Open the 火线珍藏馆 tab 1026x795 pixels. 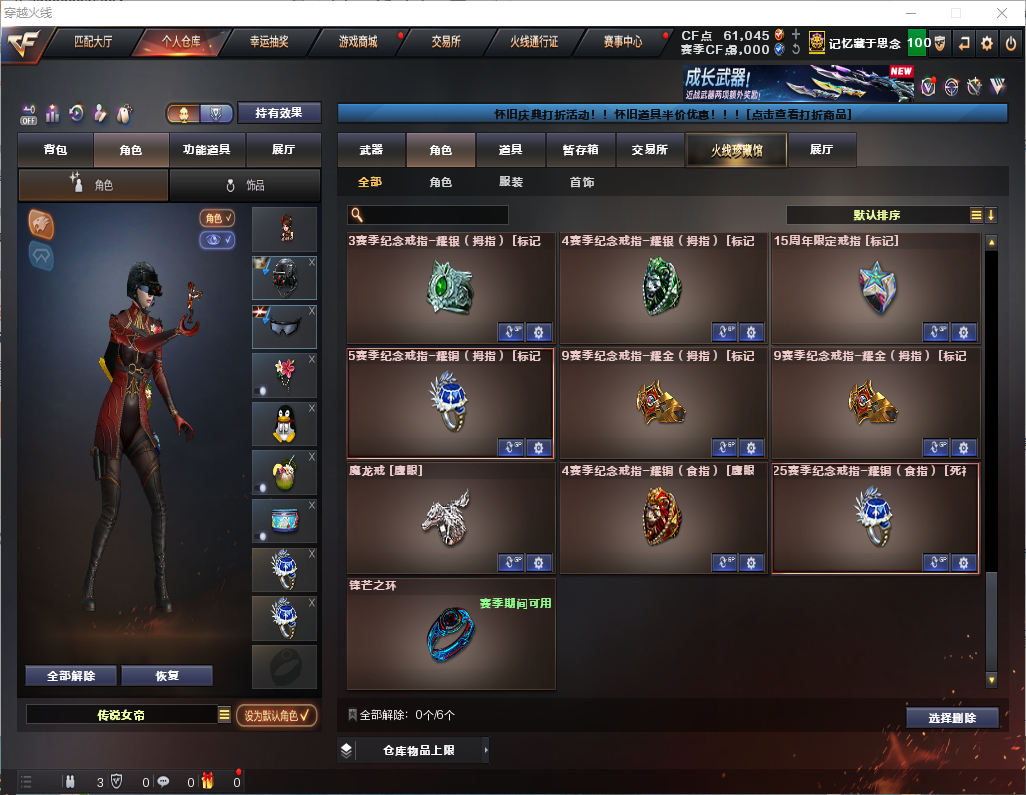click(x=735, y=150)
